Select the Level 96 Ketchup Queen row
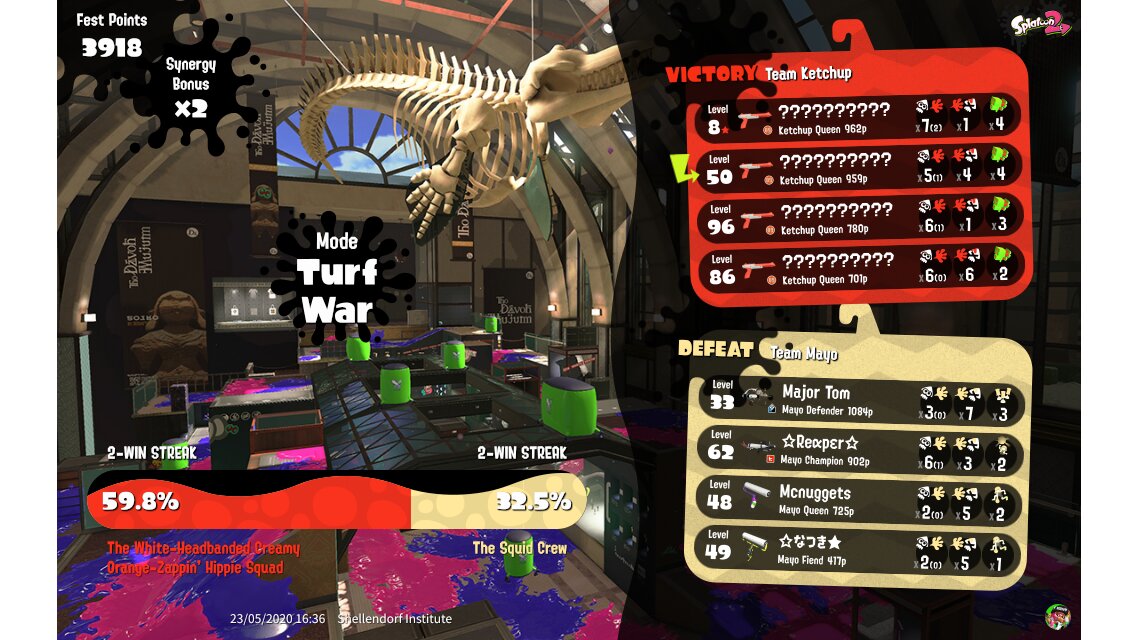 [x=861, y=218]
